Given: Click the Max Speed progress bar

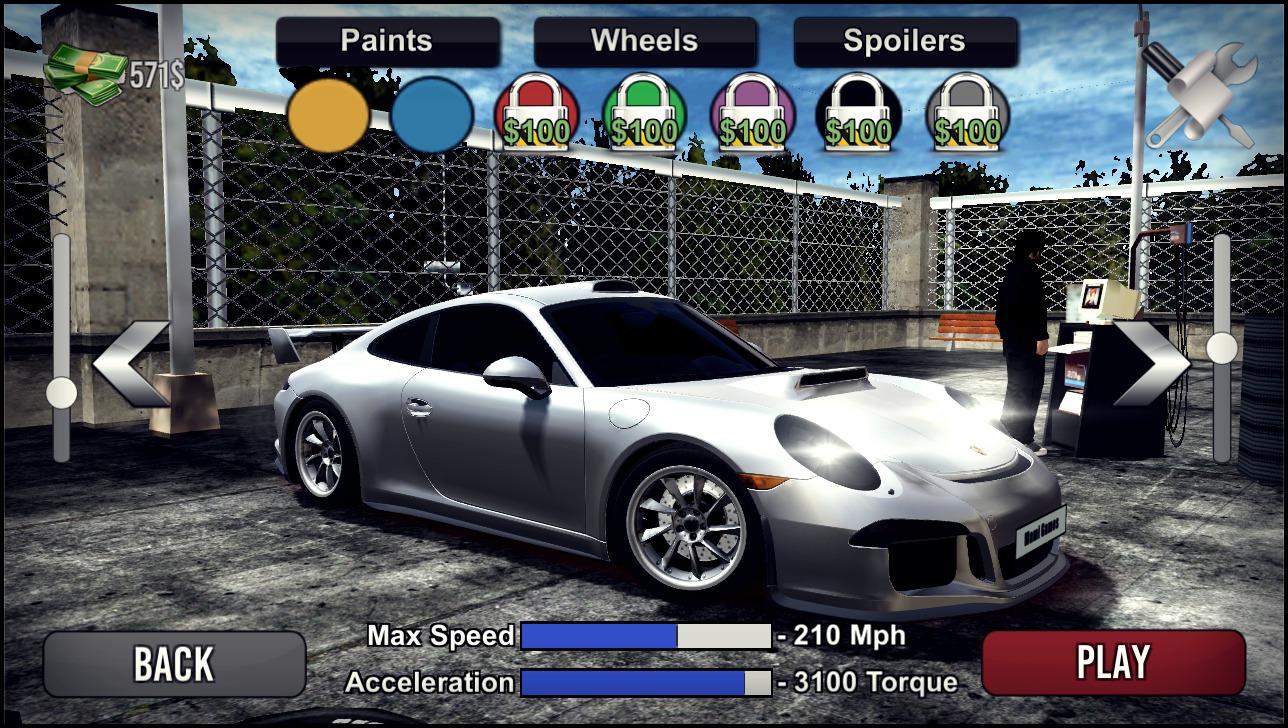Looking at the screenshot, I should pos(647,635).
